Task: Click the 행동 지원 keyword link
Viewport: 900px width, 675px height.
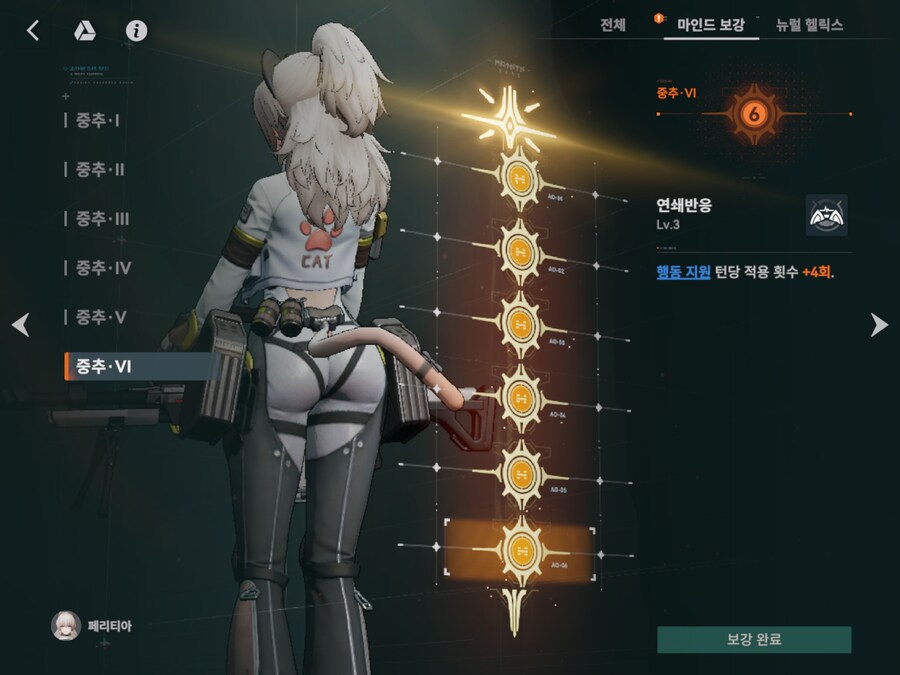Action: pos(683,272)
